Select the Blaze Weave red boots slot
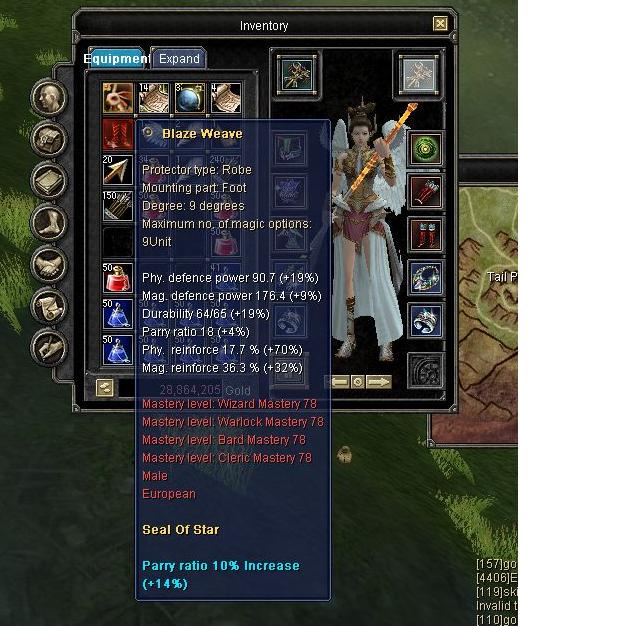This screenshot has width=640, height=626. tap(118, 135)
